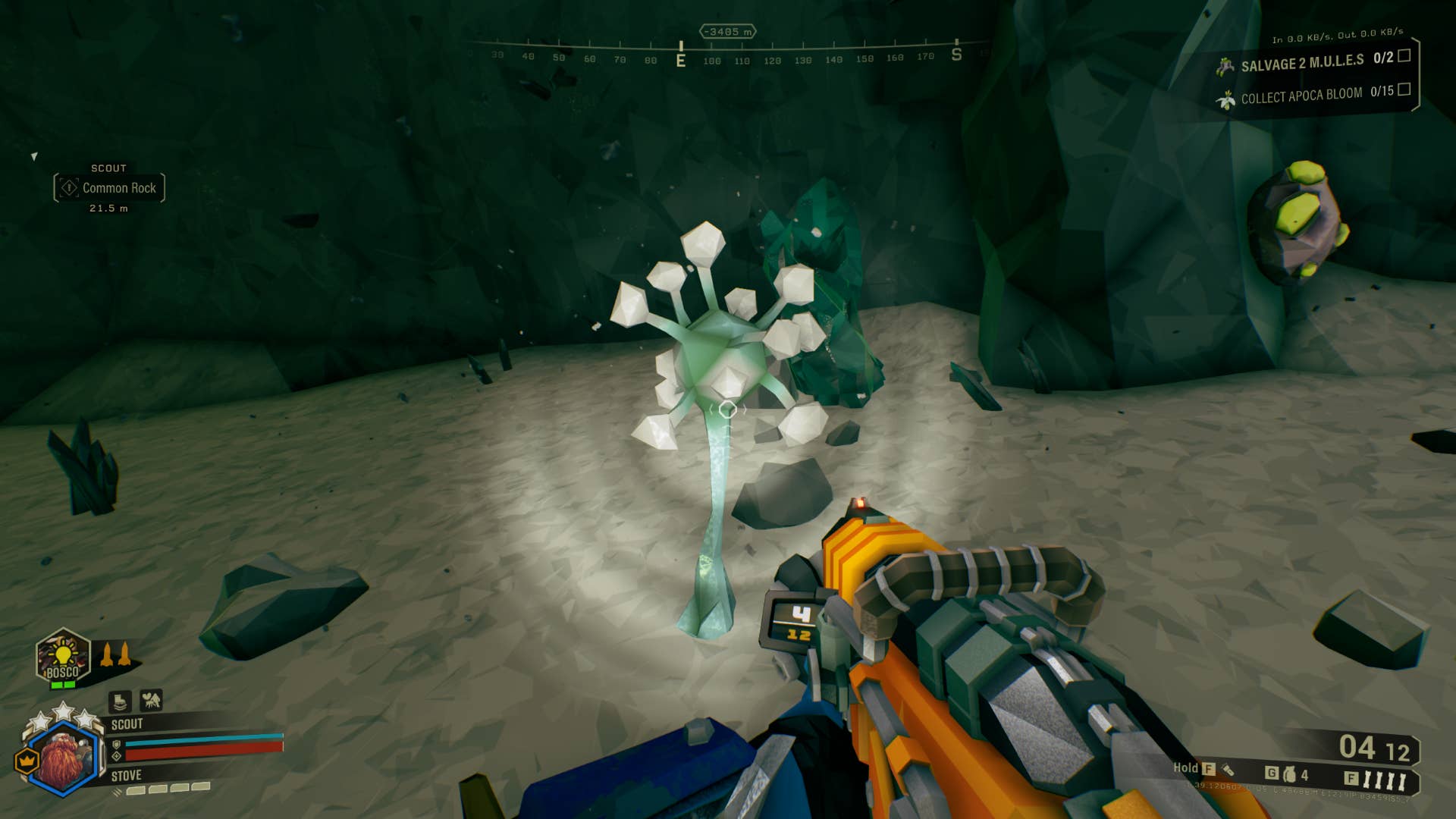The width and height of the screenshot is (1456, 819).
Task: Click the grenade icon near the G keybind
Action: [x=1289, y=775]
